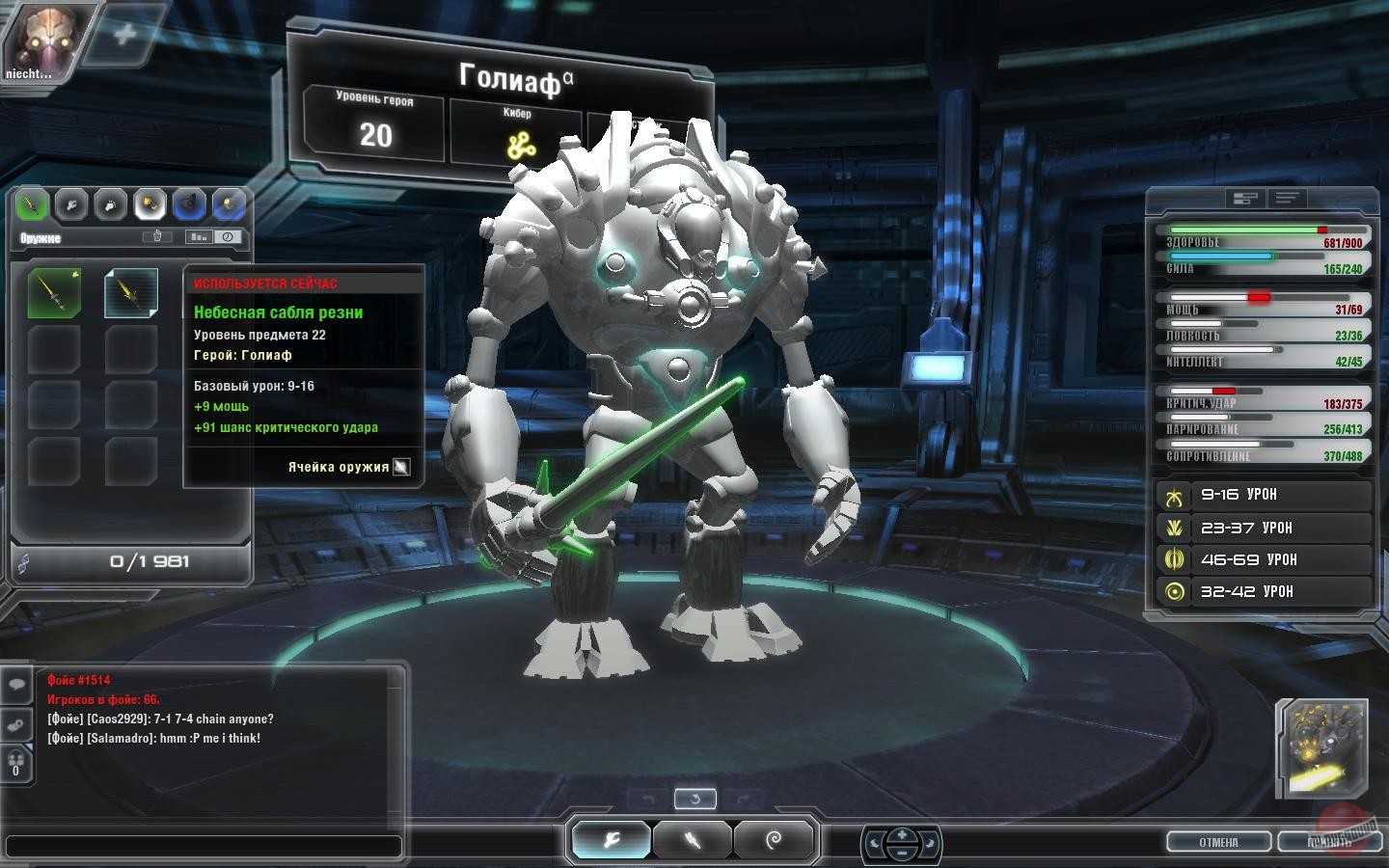Select the green-highlighted equipped saber slot
This screenshot has width=1389, height=868.
click(x=54, y=293)
